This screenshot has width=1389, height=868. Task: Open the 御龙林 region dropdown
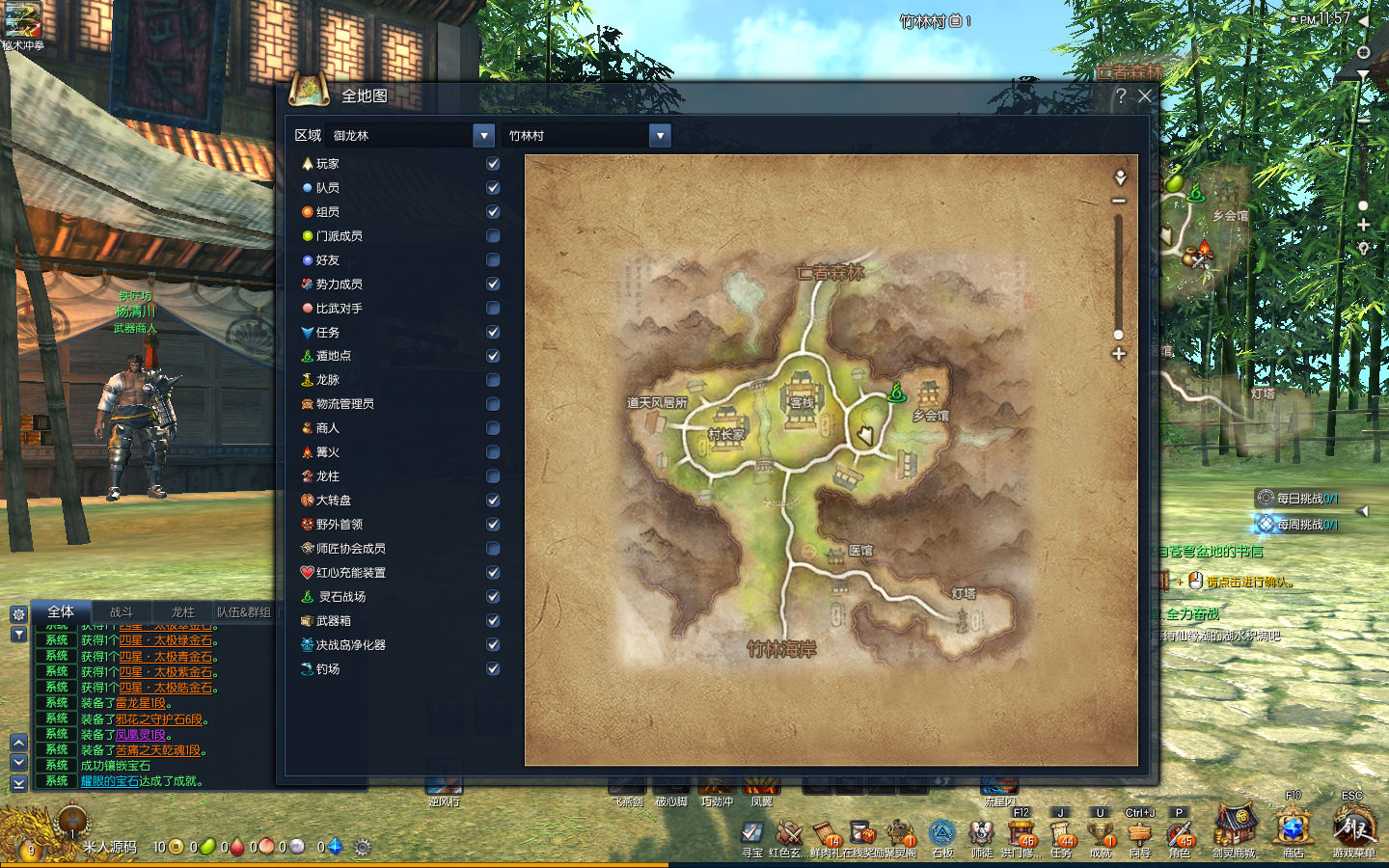pos(483,136)
